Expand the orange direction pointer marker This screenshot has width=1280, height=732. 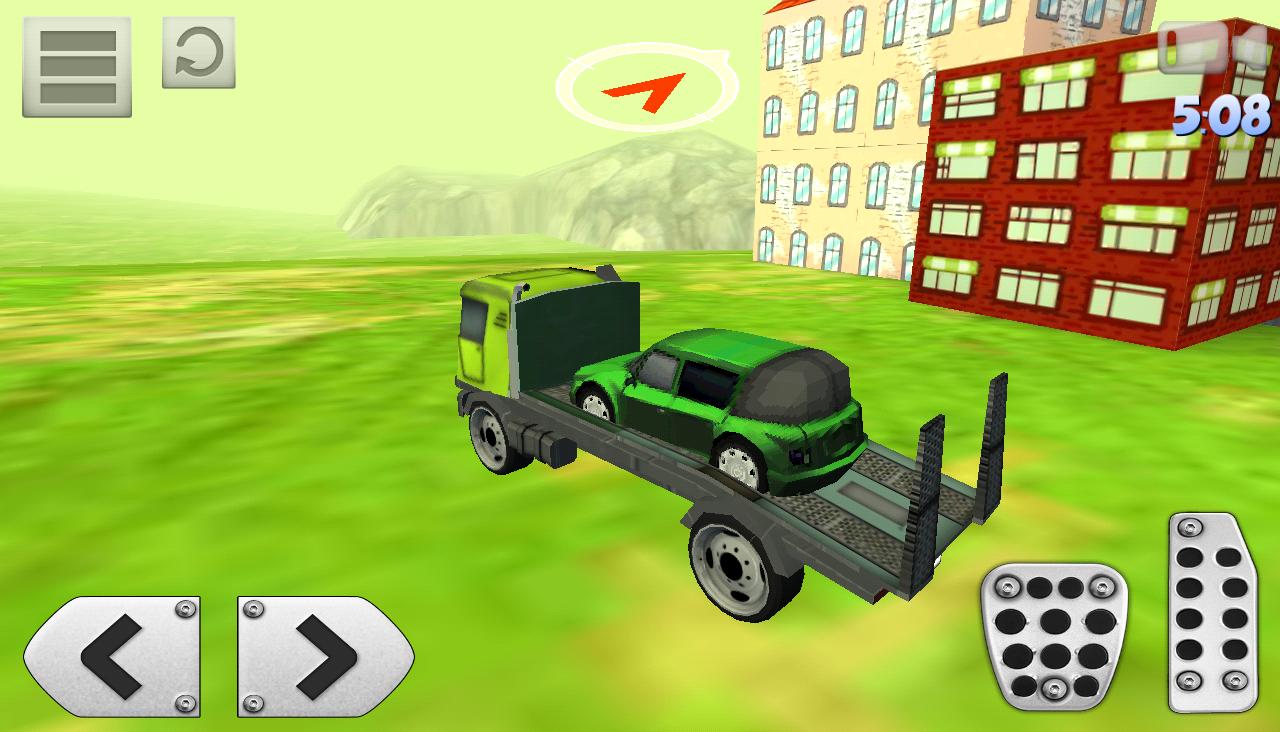pos(650,85)
